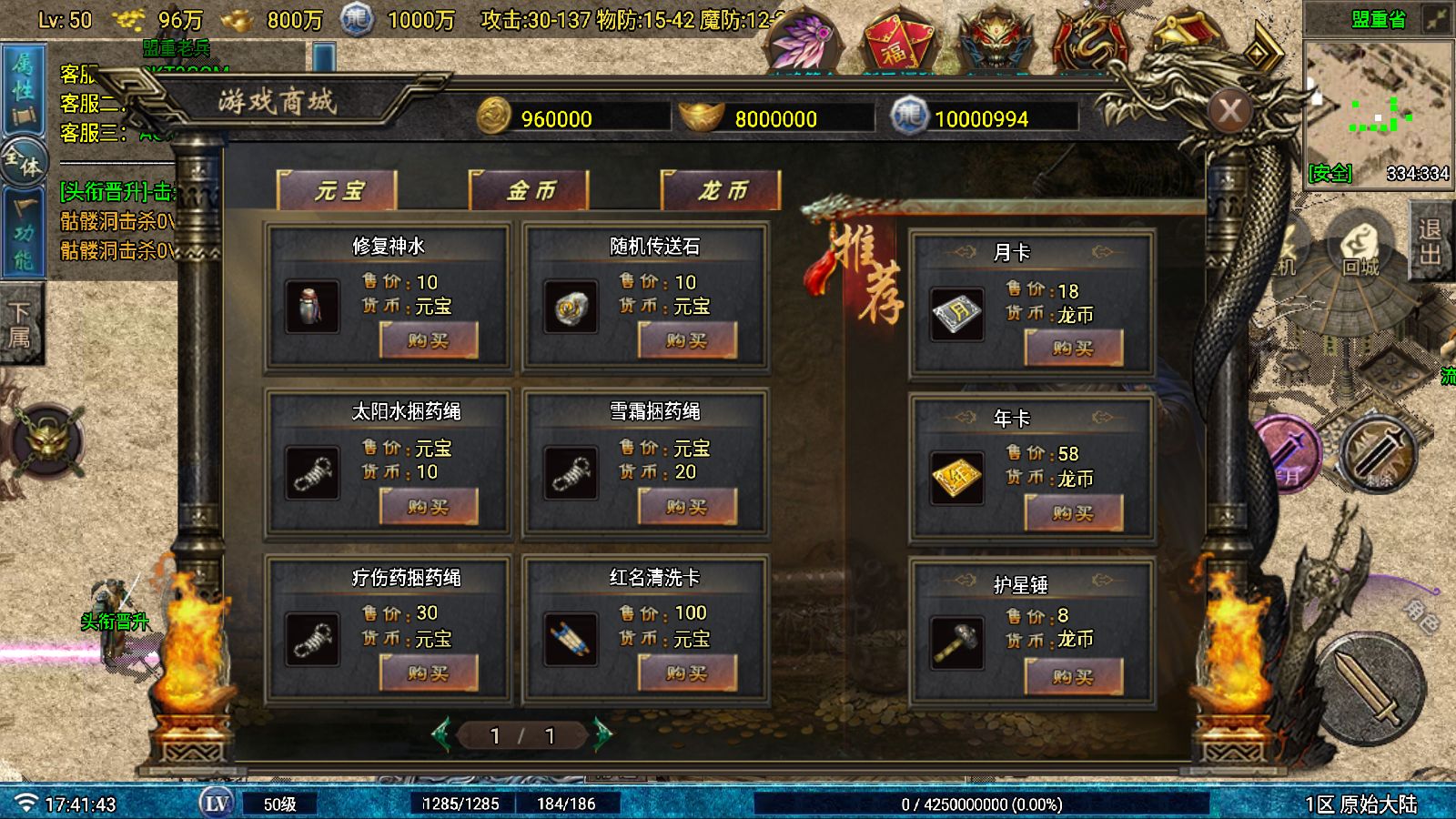Buy the 修复神水 item
The height and width of the screenshot is (819, 1456).
tap(429, 341)
